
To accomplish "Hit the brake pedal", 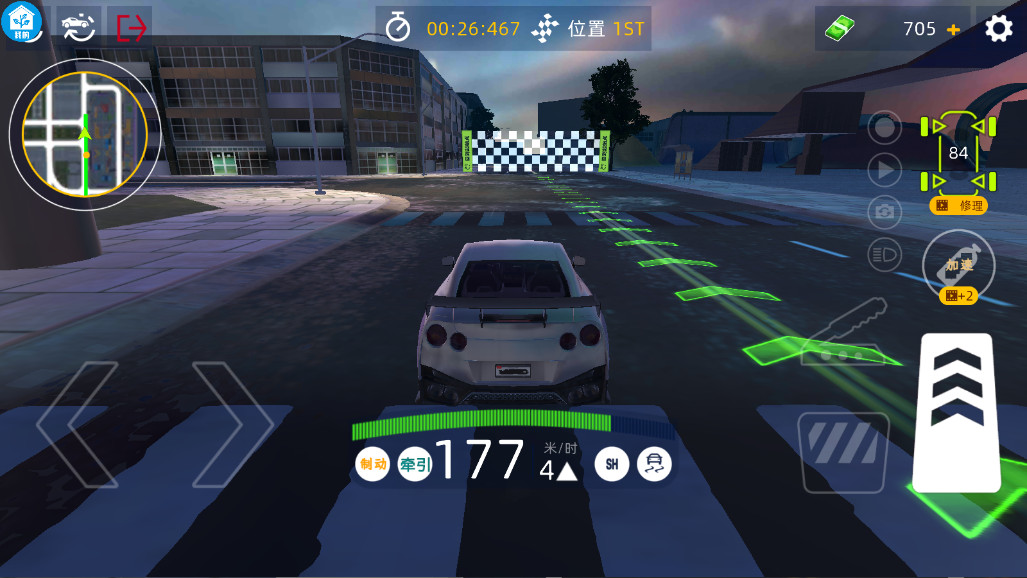I will (843, 451).
